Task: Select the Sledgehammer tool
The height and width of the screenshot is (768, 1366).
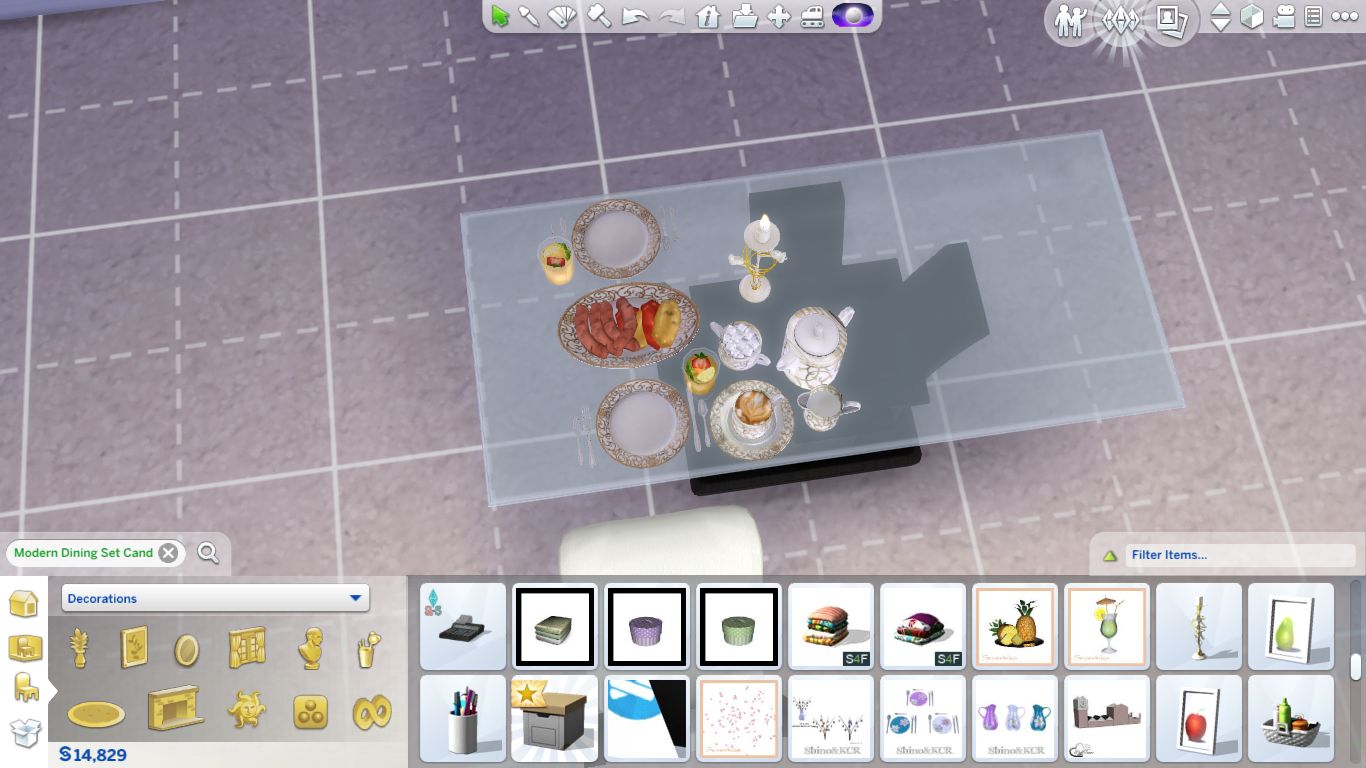Action: coord(598,16)
